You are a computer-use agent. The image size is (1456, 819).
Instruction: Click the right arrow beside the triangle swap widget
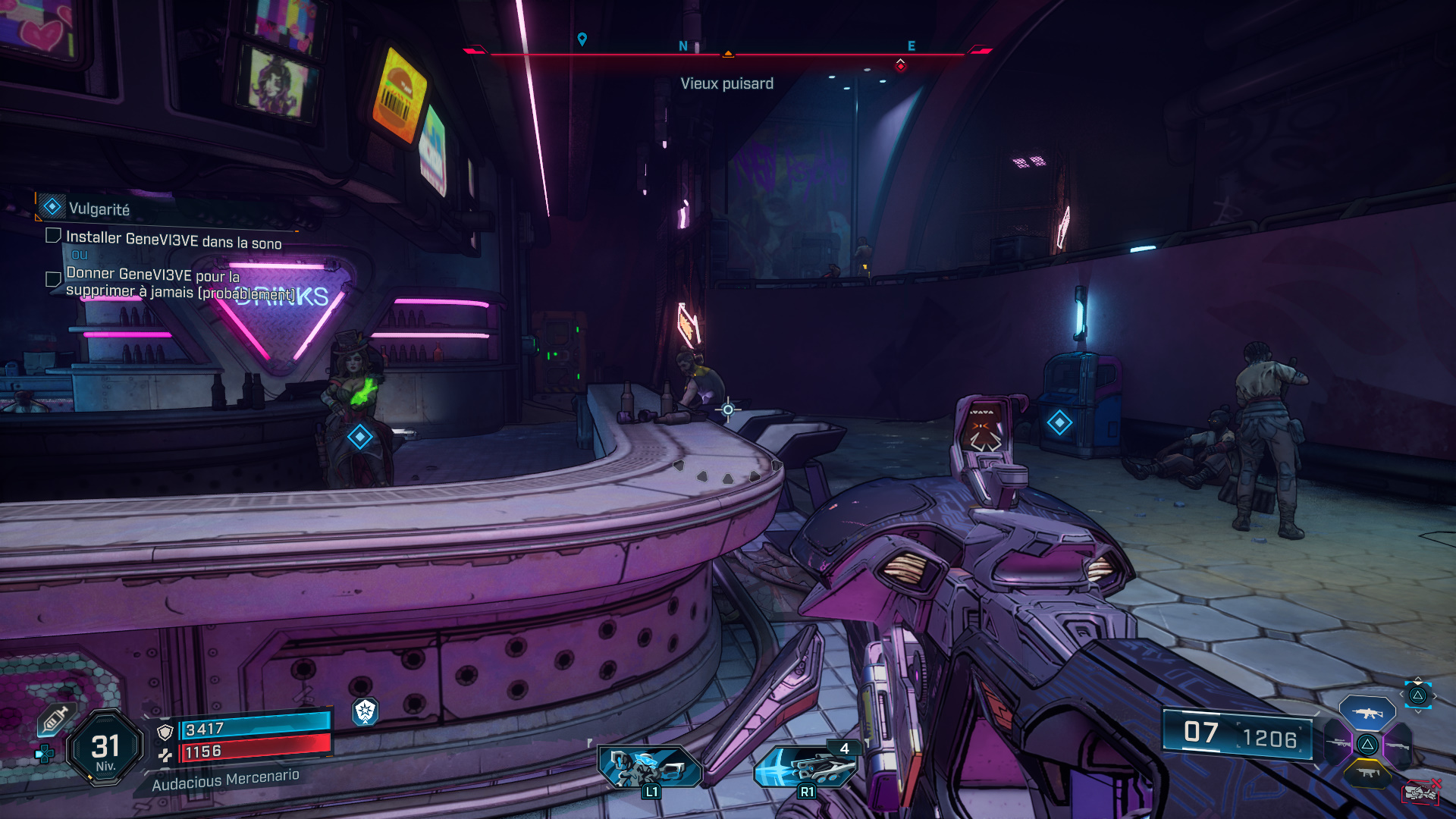(x=1436, y=695)
